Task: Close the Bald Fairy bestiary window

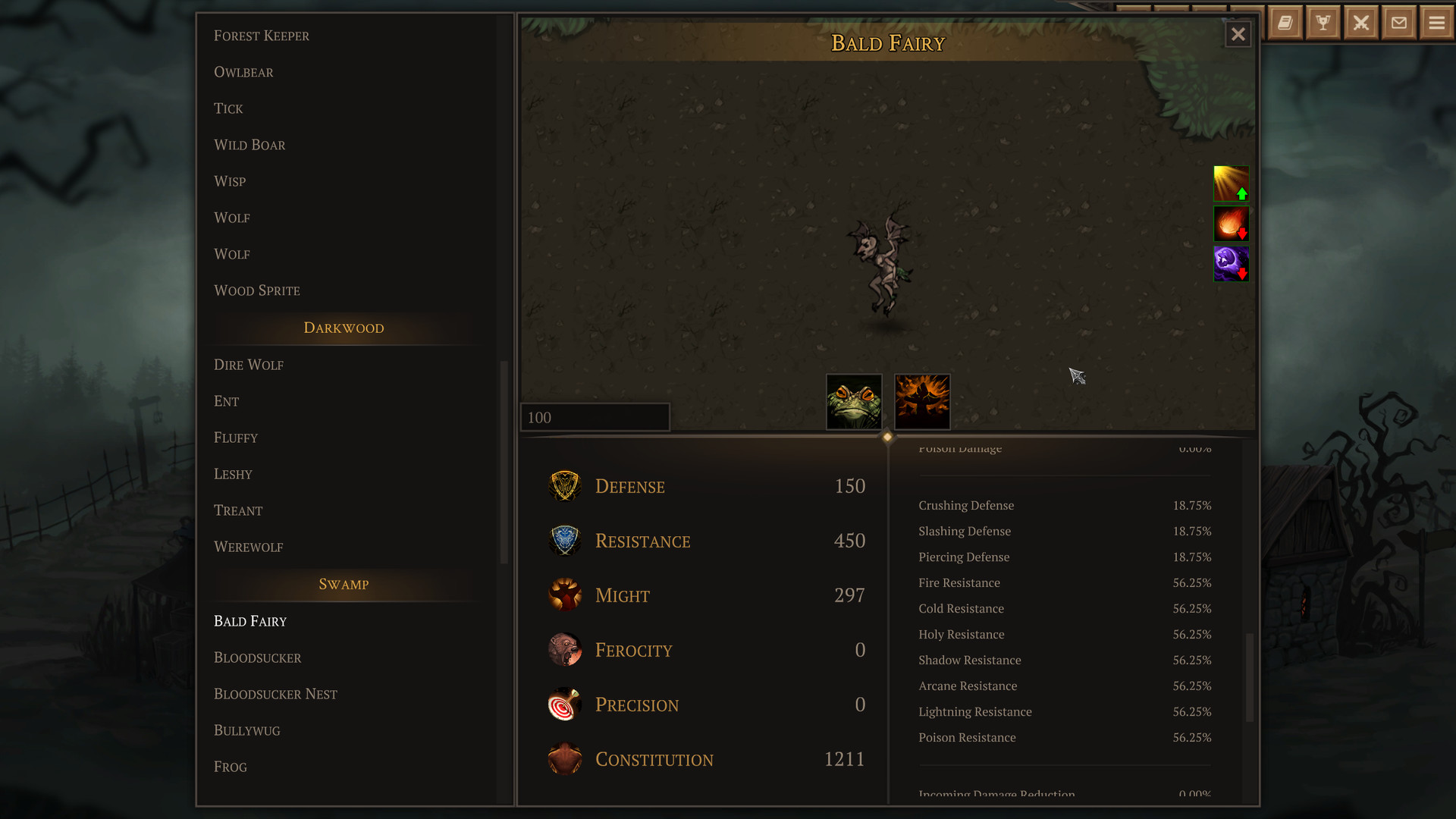Action: pyautogui.click(x=1238, y=34)
